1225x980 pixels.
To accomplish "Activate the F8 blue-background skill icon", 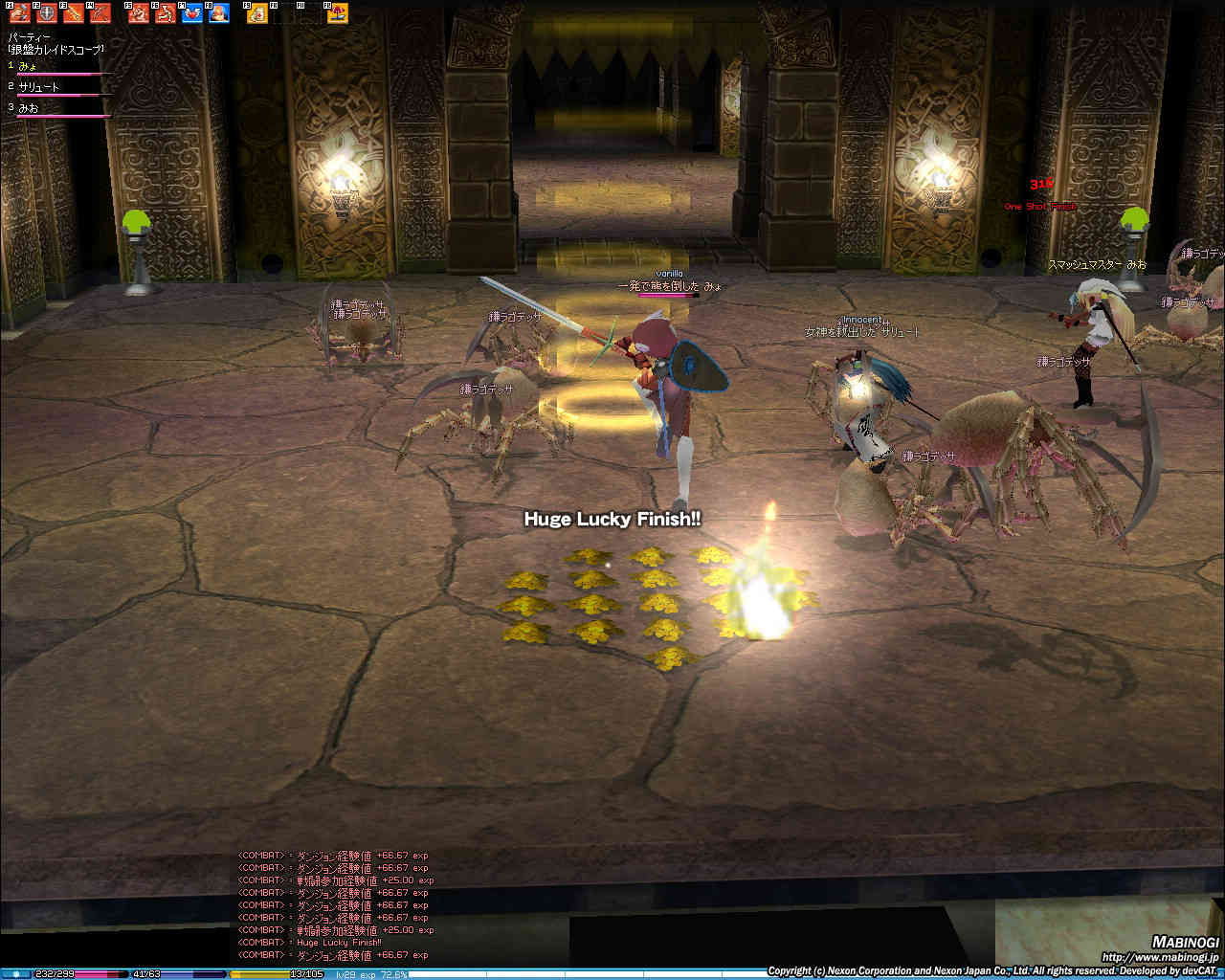I will [219, 13].
